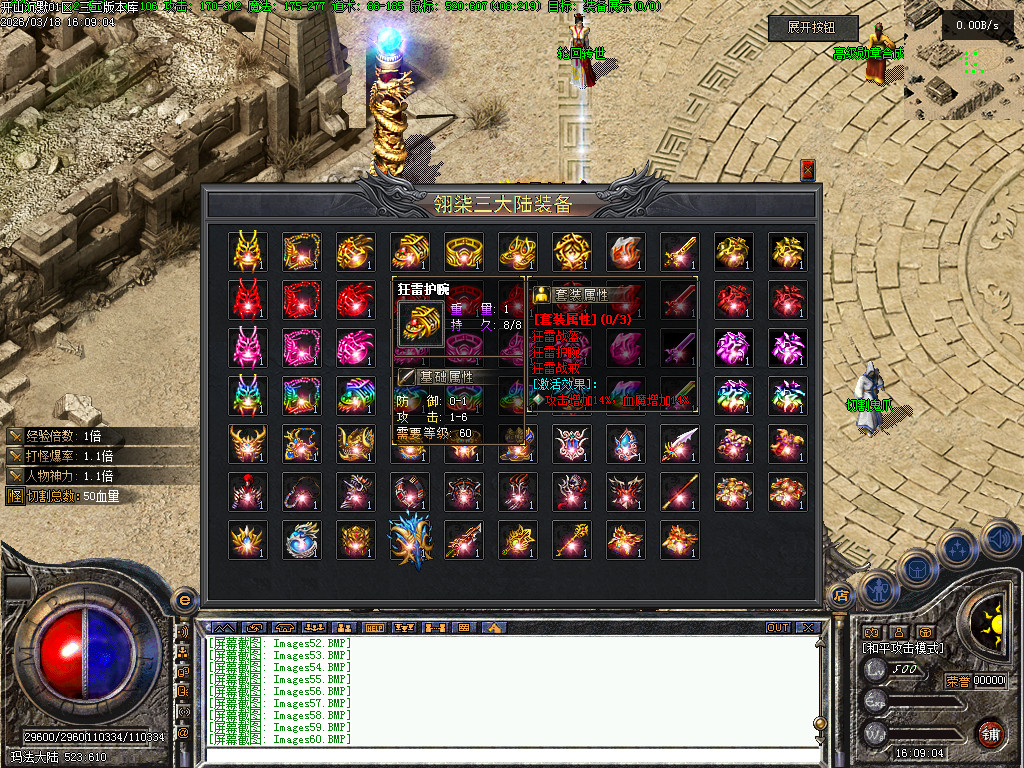The height and width of the screenshot is (768, 1024).
Task: Click the OUT button on chat bar
Action: point(778,628)
